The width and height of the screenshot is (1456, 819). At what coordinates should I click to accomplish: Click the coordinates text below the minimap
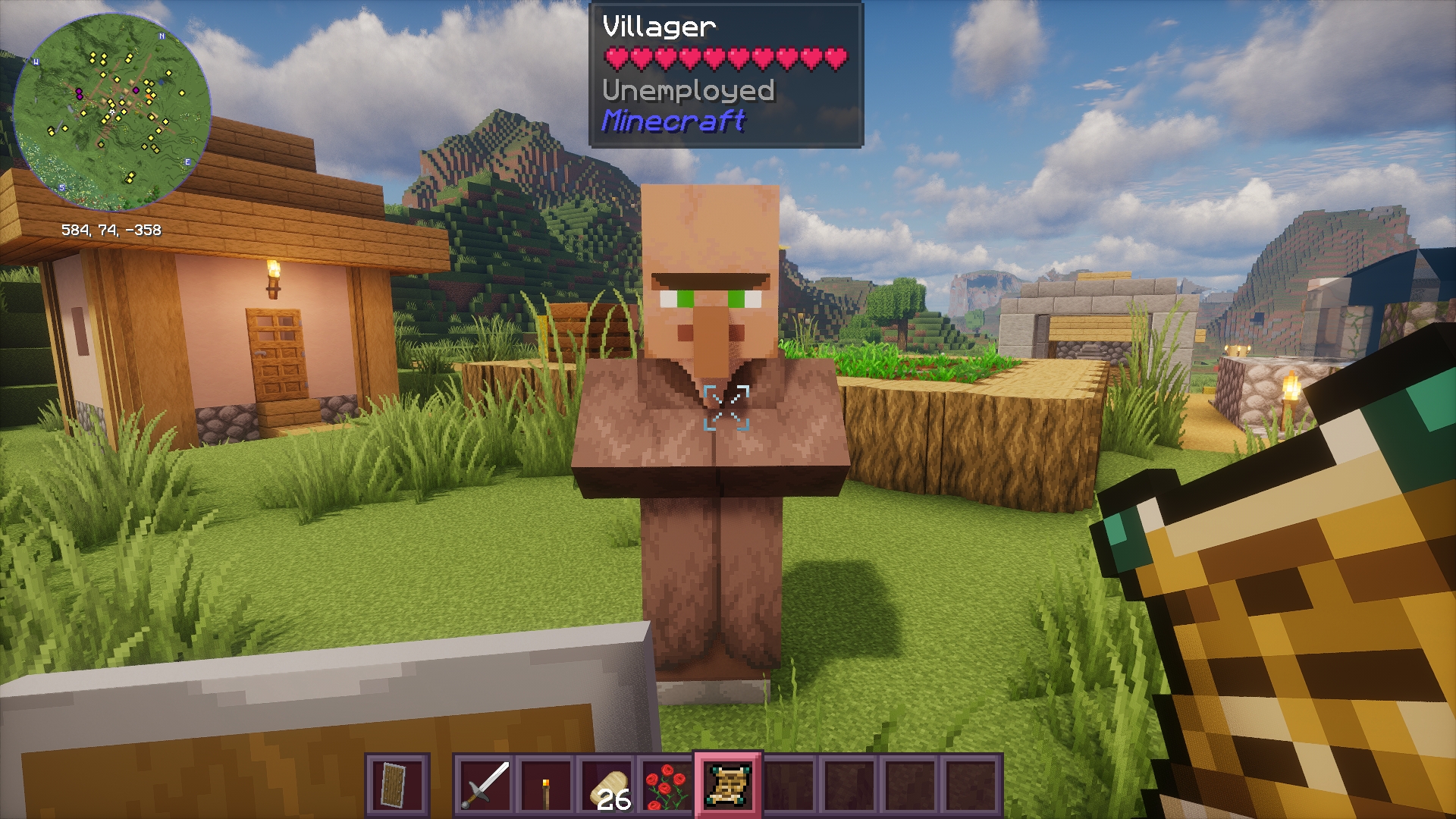pyautogui.click(x=114, y=229)
